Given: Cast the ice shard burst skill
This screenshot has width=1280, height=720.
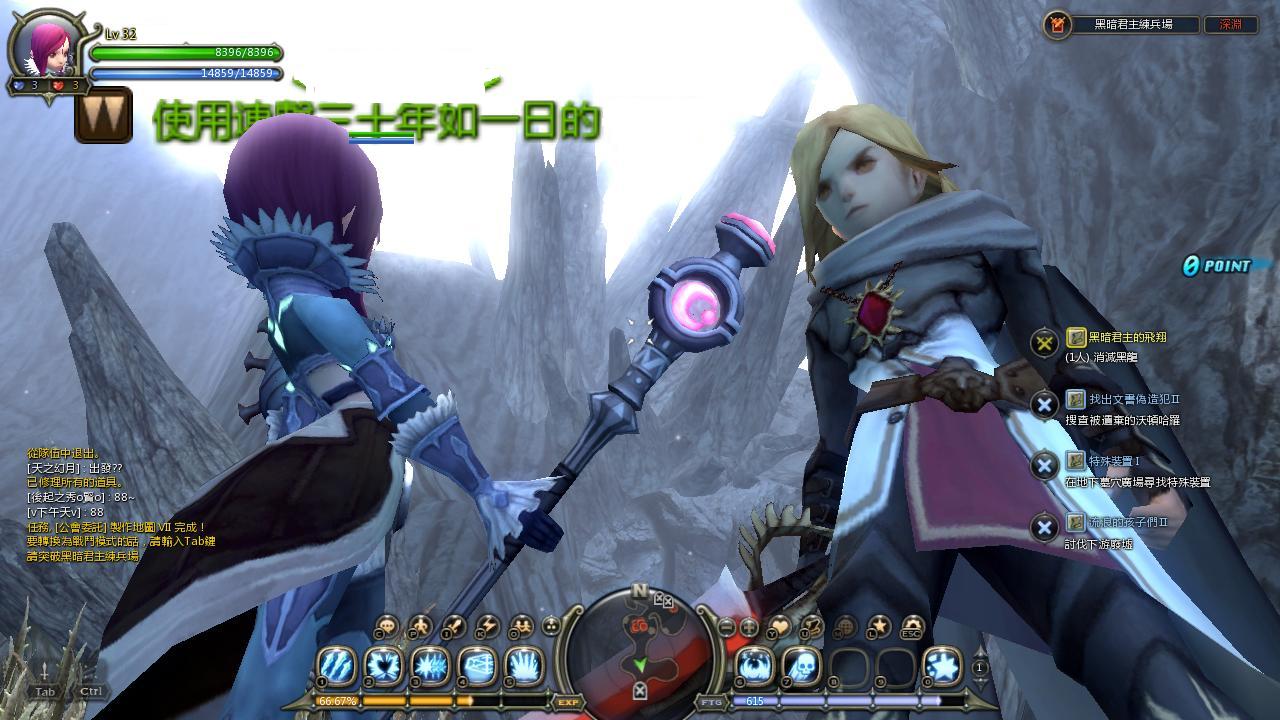Looking at the screenshot, I should tap(430, 666).
